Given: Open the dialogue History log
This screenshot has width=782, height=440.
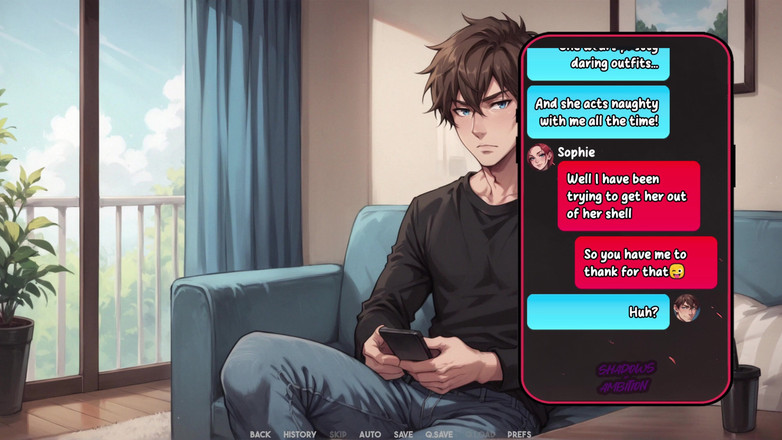Looking at the screenshot, I should [x=299, y=434].
